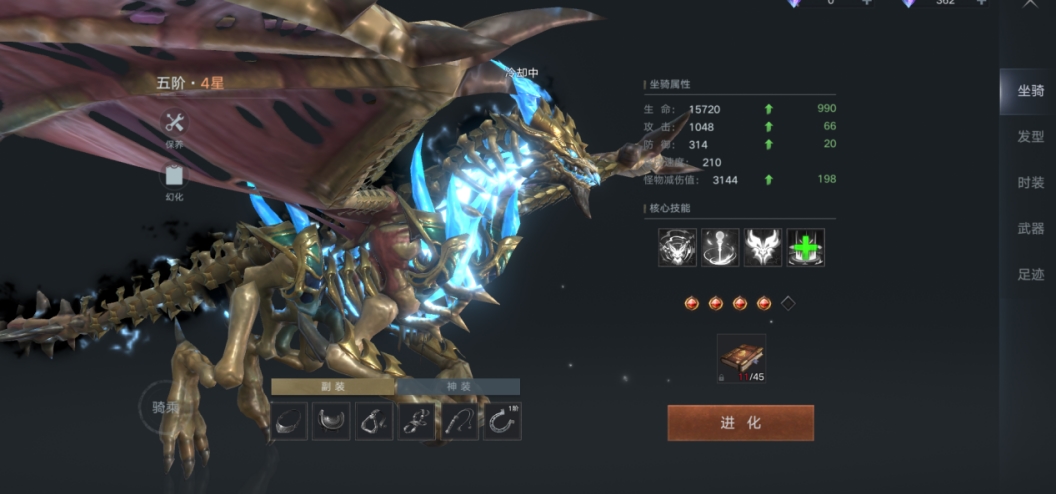This screenshot has height=494, width=1056.
Task: Select the stirrup equipment slot
Action: tap(374, 422)
